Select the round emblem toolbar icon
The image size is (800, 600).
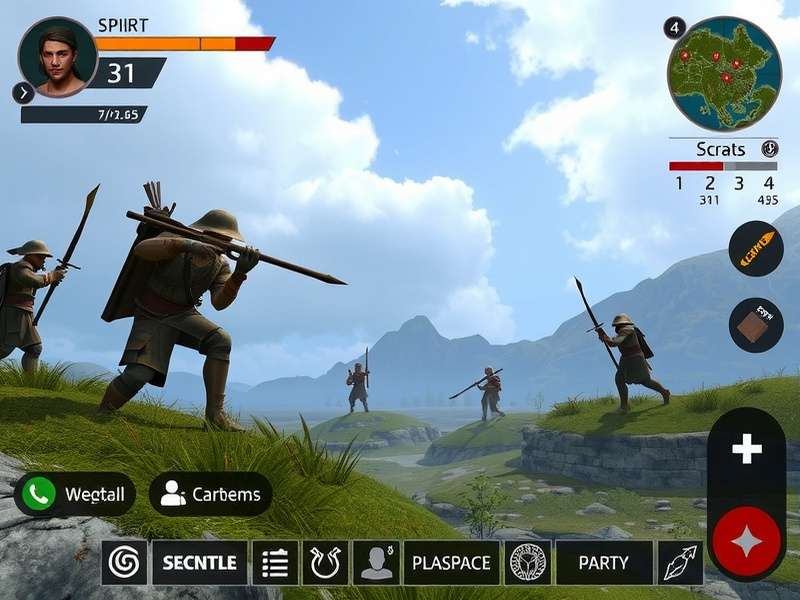(x=527, y=563)
